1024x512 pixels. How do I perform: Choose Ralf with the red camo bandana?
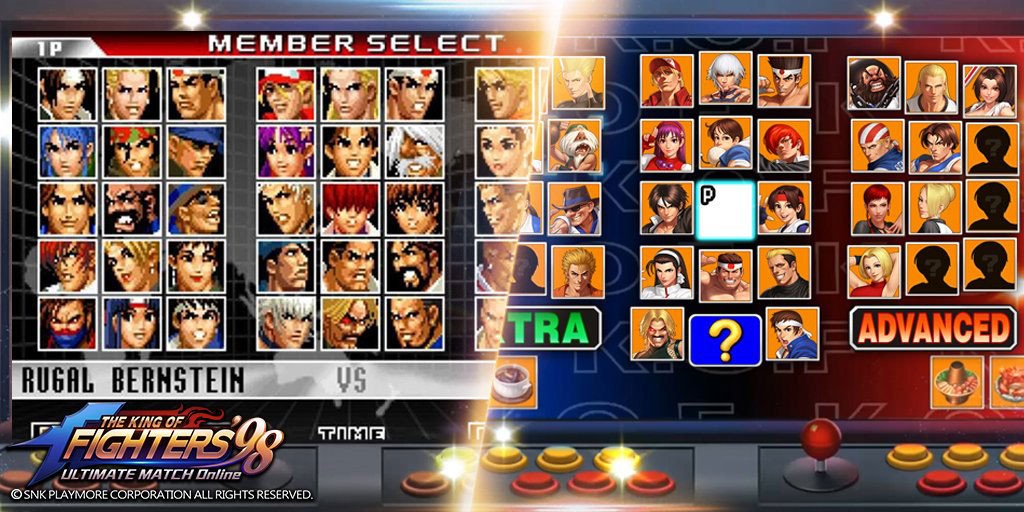click(x=132, y=151)
